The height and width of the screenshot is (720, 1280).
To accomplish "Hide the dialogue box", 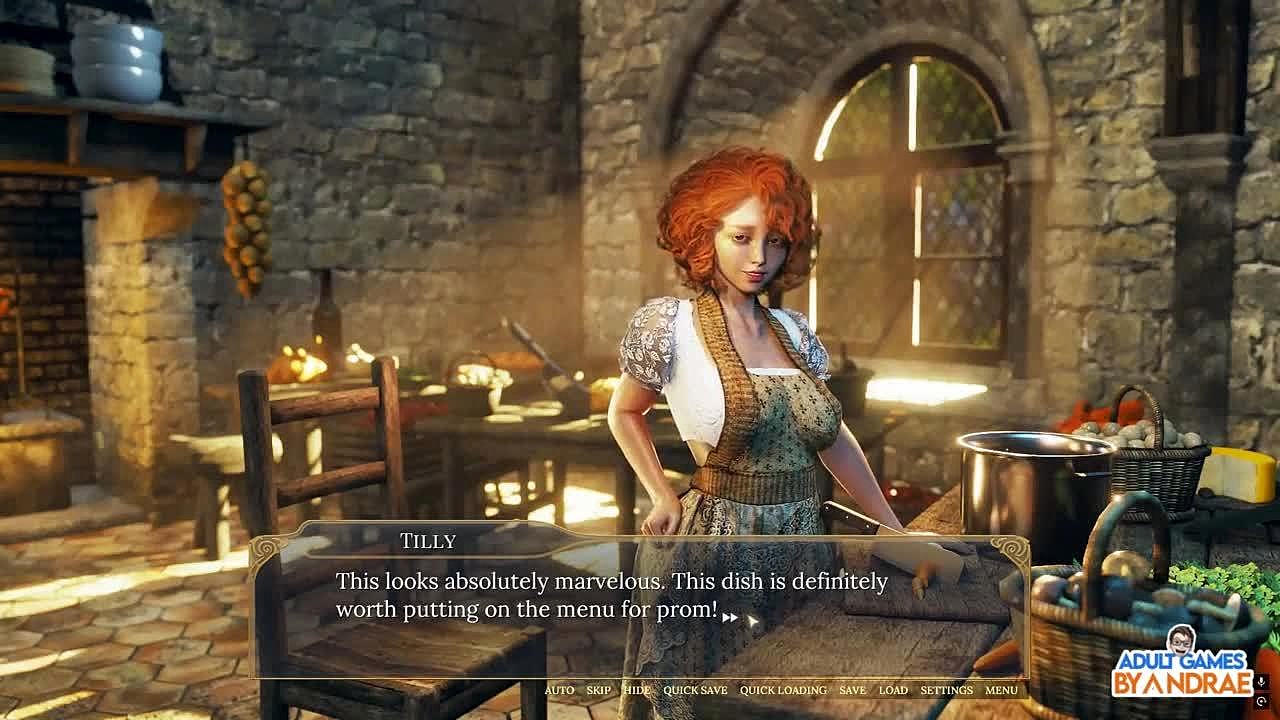I will pyautogui.click(x=636, y=690).
